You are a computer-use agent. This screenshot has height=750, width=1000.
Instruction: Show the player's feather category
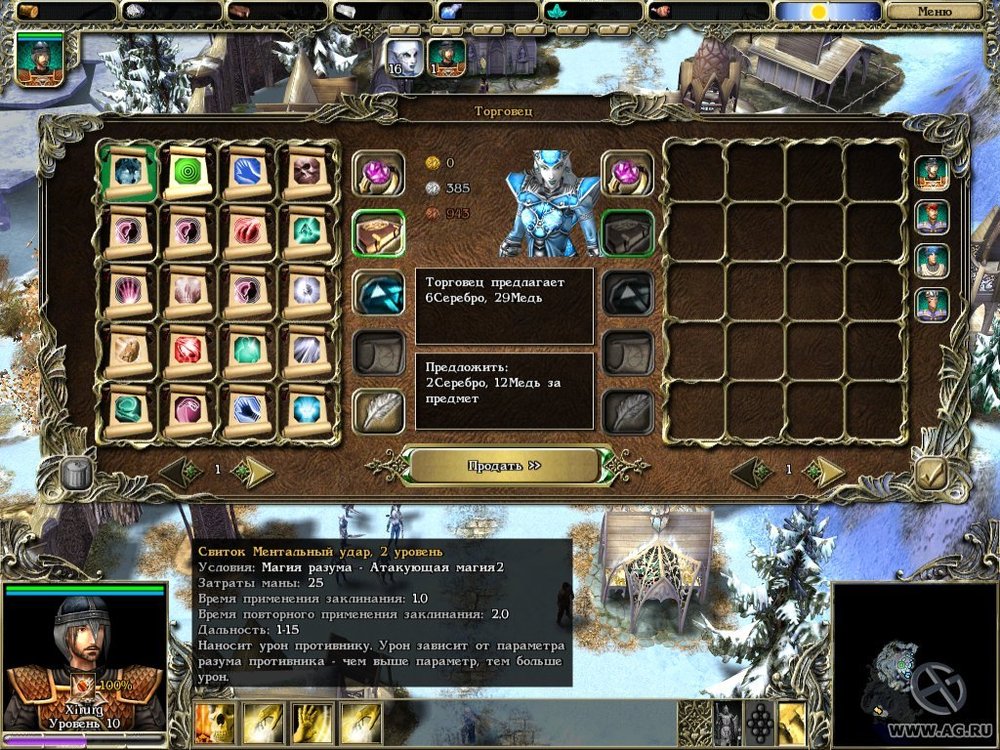[x=378, y=411]
